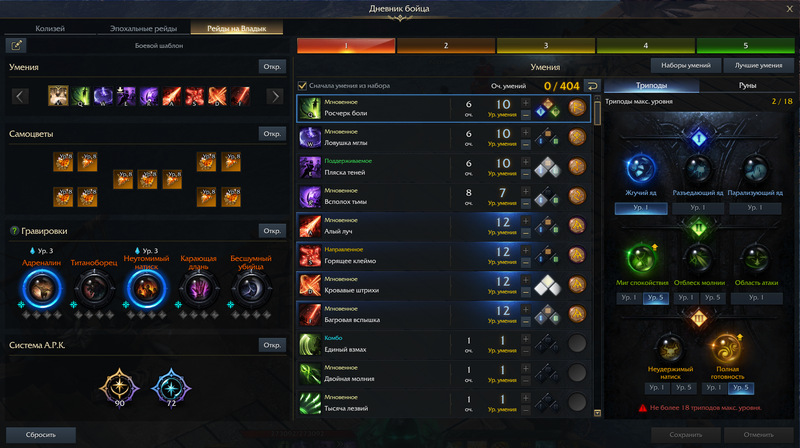Switch to the Руны tab
800x448 pixels.
(x=747, y=86)
